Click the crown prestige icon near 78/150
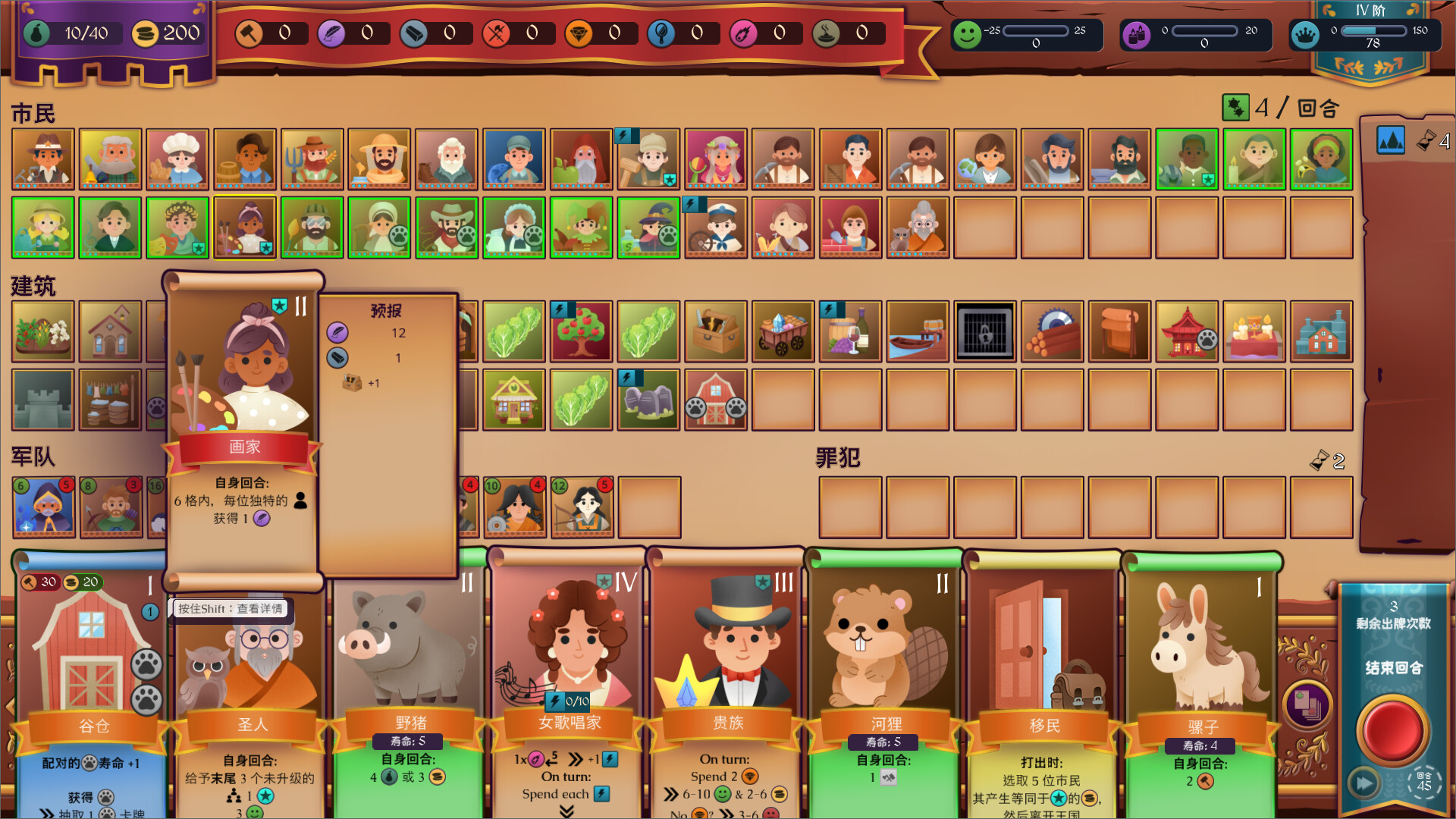This screenshot has height=819, width=1456. tap(1306, 33)
